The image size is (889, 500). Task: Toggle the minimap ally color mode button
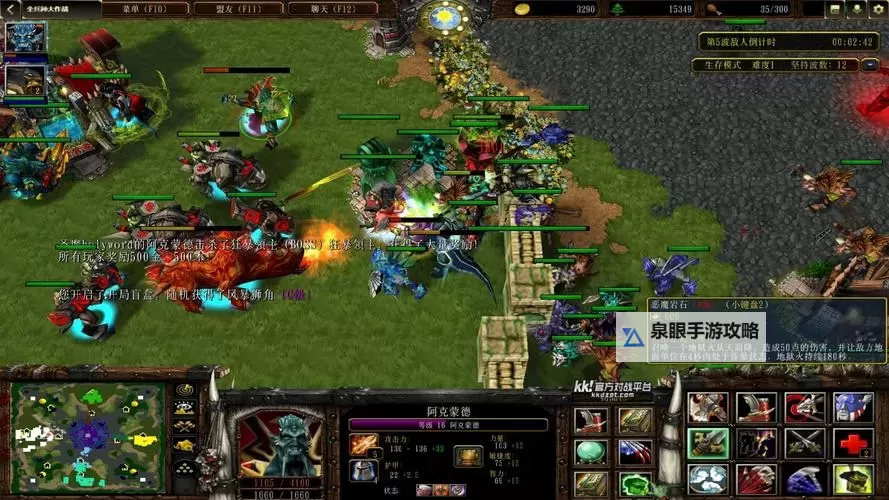[185, 427]
